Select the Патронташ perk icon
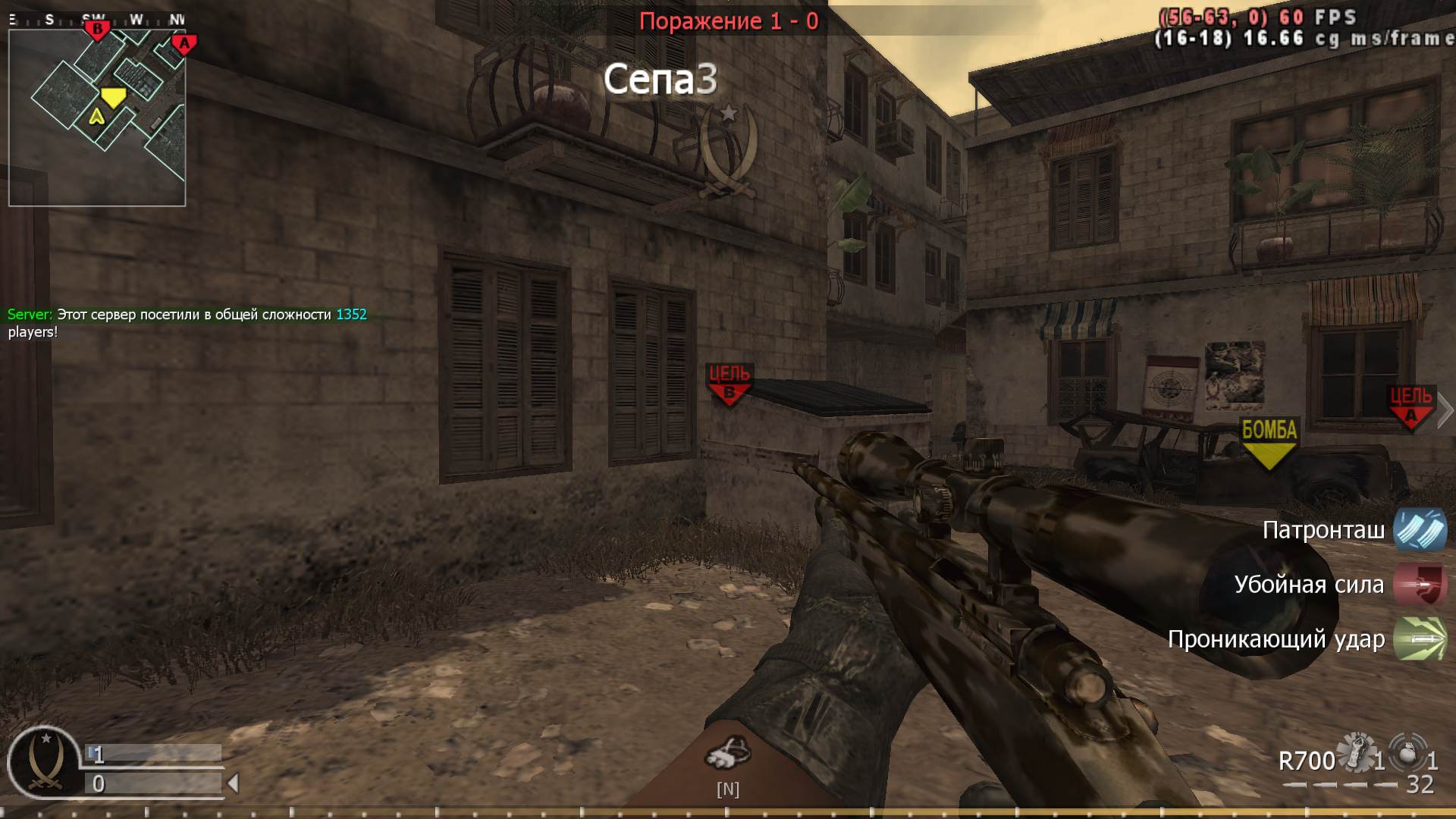 pyautogui.click(x=1421, y=530)
